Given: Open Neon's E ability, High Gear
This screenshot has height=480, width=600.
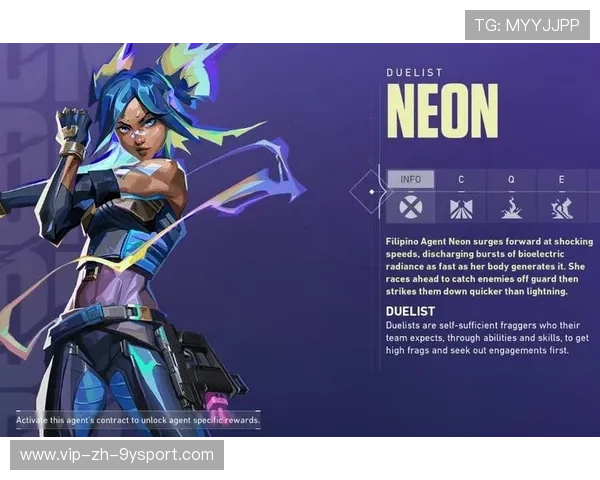Looking at the screenshot, I should coord(561,197).
